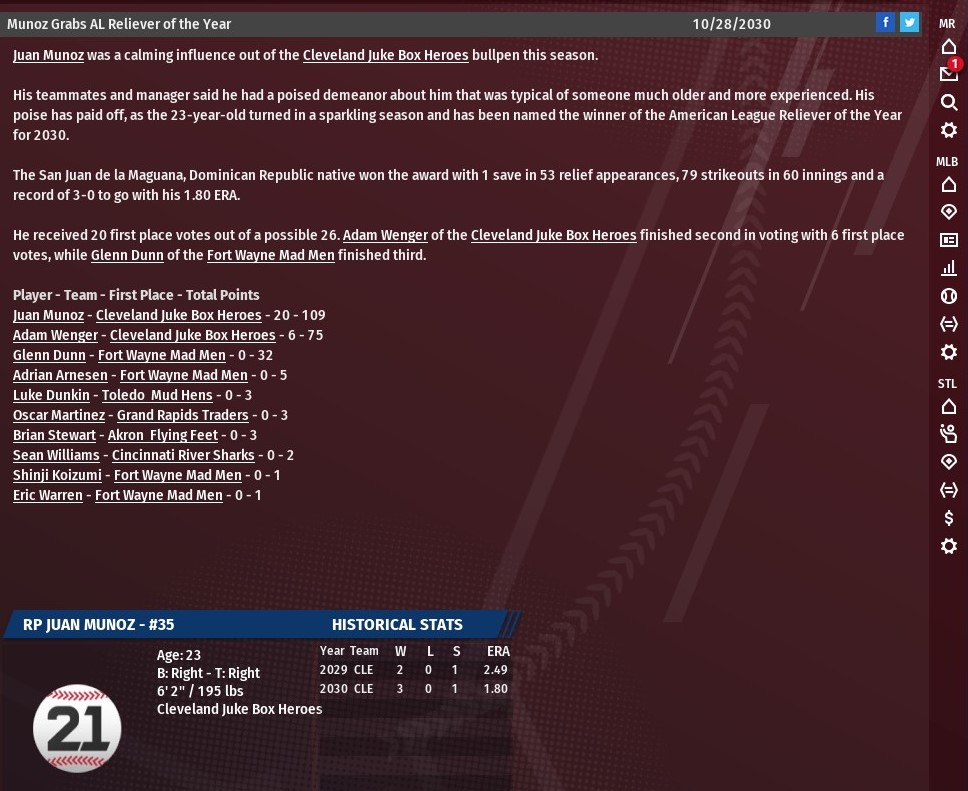968x791 pixels.
Task: Open Adam Wenger's link in the voting table
Action: tap(55, 335)
